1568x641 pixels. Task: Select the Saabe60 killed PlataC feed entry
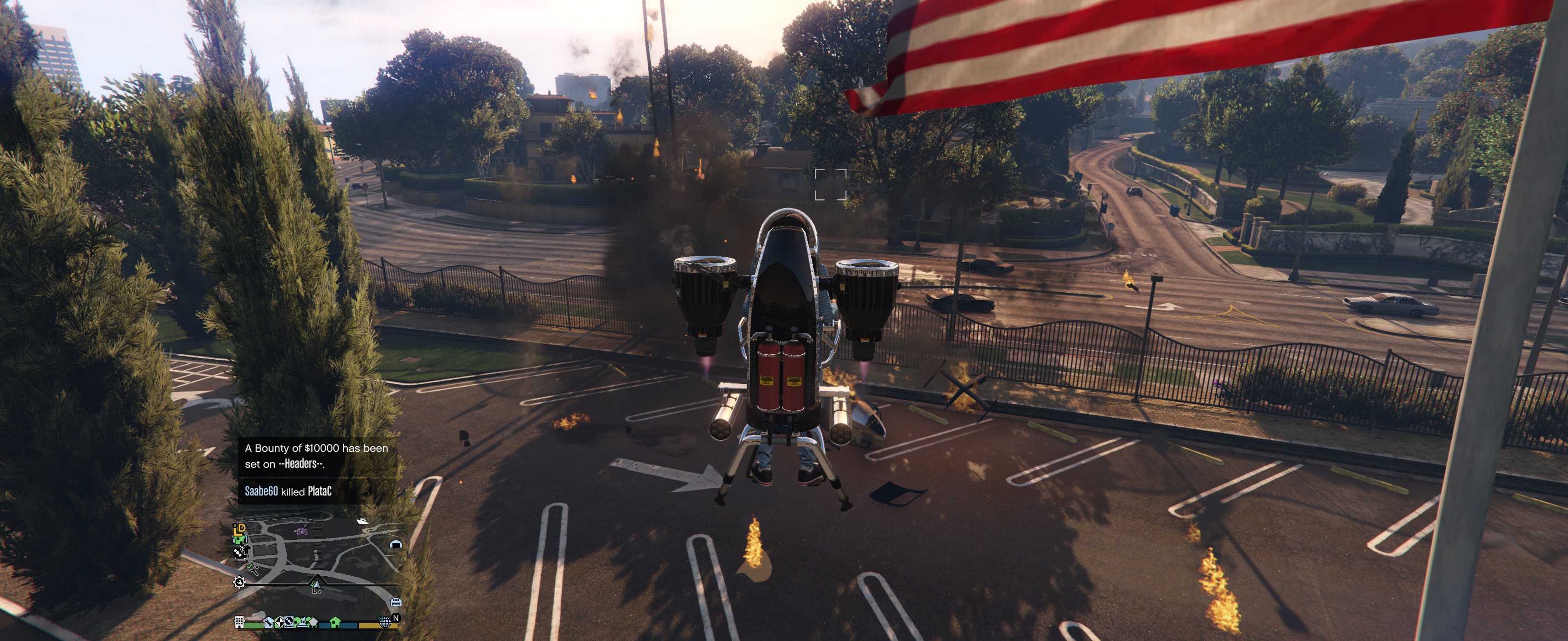tap(289, 491)
